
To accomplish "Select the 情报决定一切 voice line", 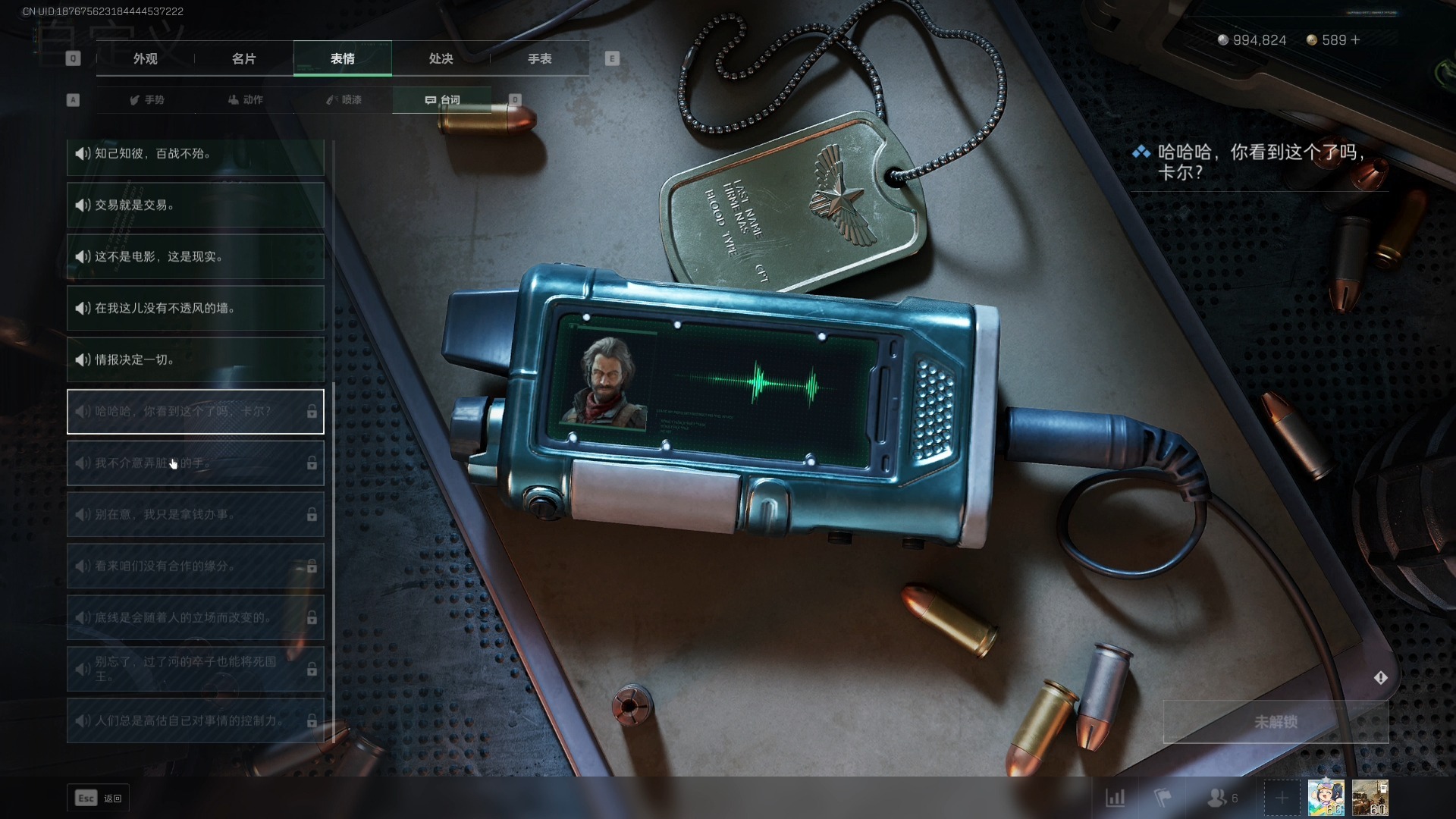I will [195, 359].
